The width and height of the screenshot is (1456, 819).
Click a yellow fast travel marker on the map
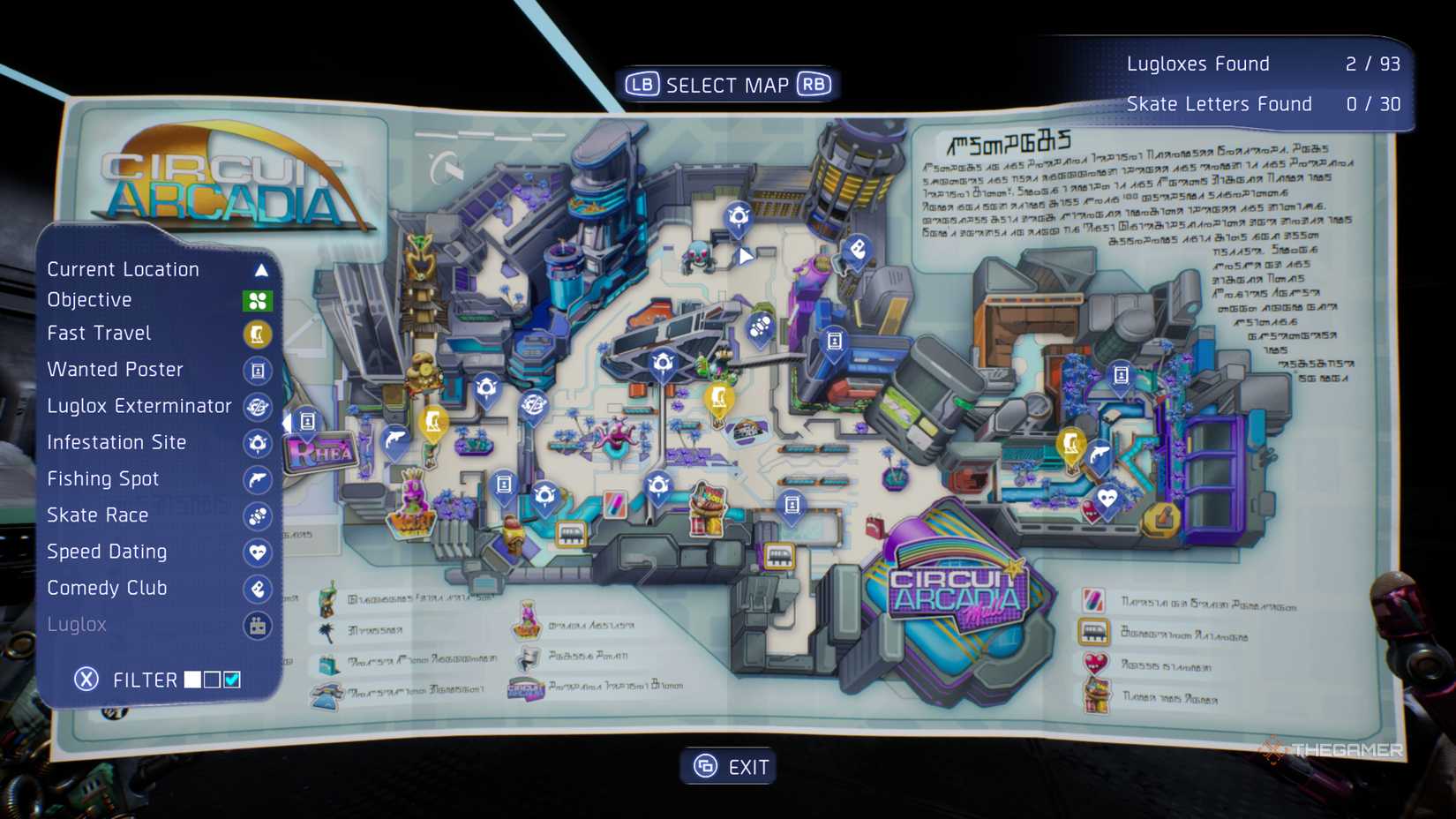pos(719,397)
